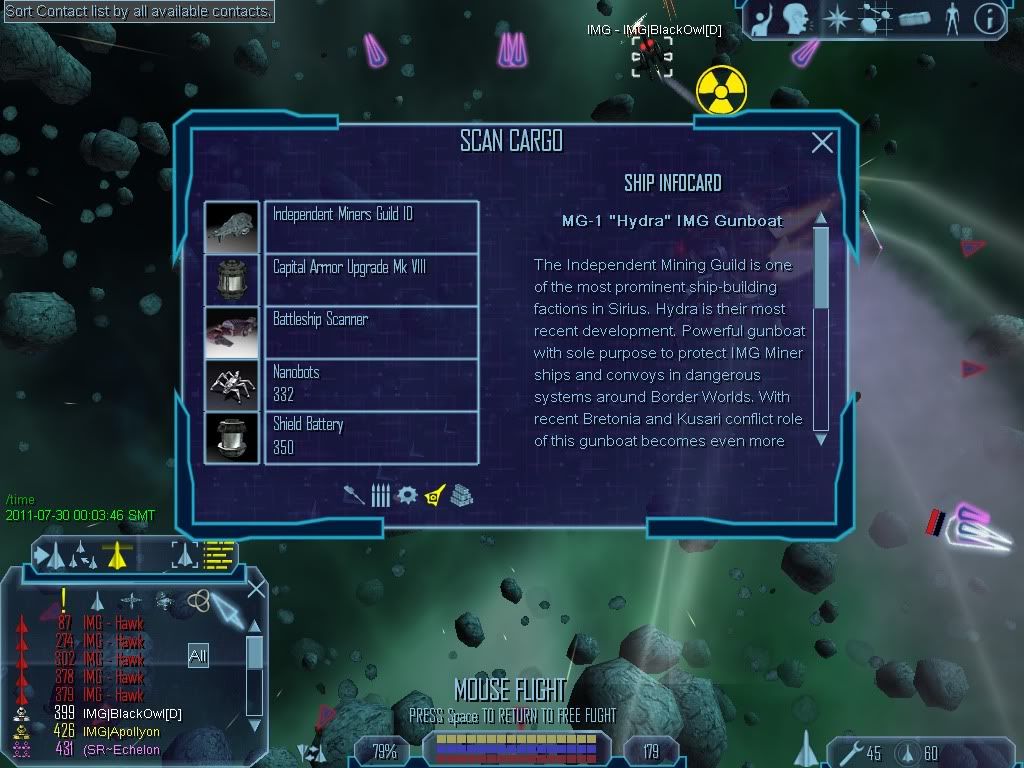The height and width of the screenshot is (768, 1024).
Task: Click the All contacts filter button
Action: point(198,657)
